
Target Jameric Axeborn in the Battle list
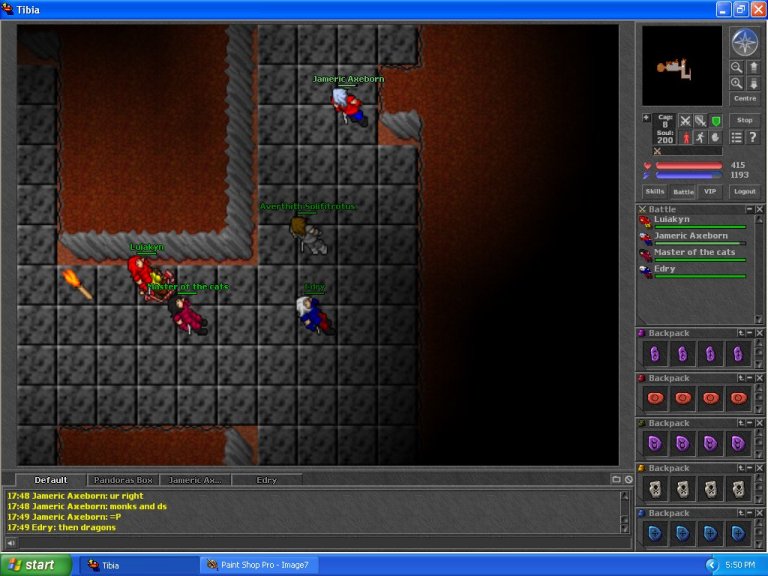pyautogui.click(x=690, y=237)
